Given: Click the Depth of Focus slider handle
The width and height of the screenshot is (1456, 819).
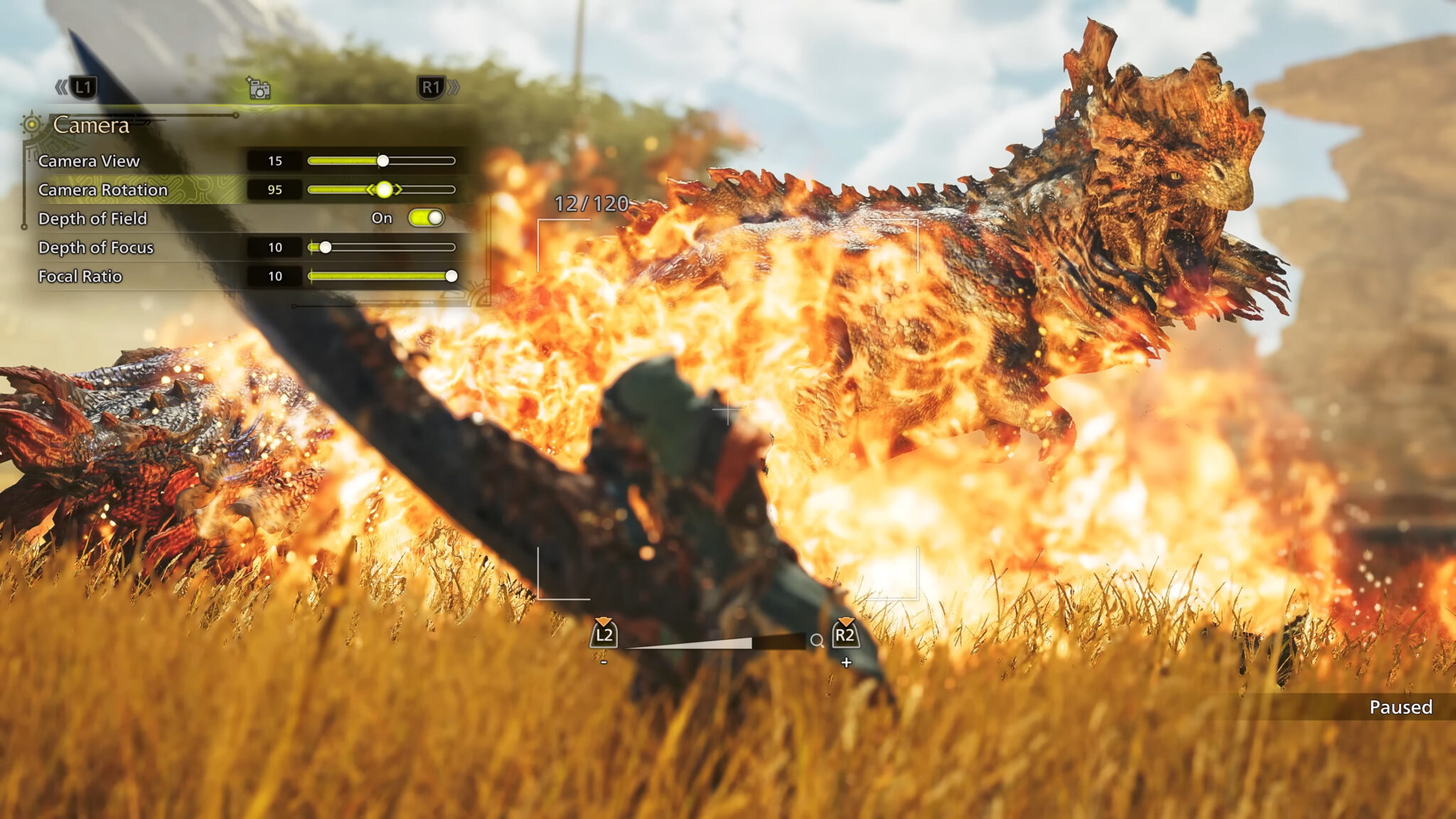Looking at the screenshot, I should pyautogui.click(x=326, y=248).
